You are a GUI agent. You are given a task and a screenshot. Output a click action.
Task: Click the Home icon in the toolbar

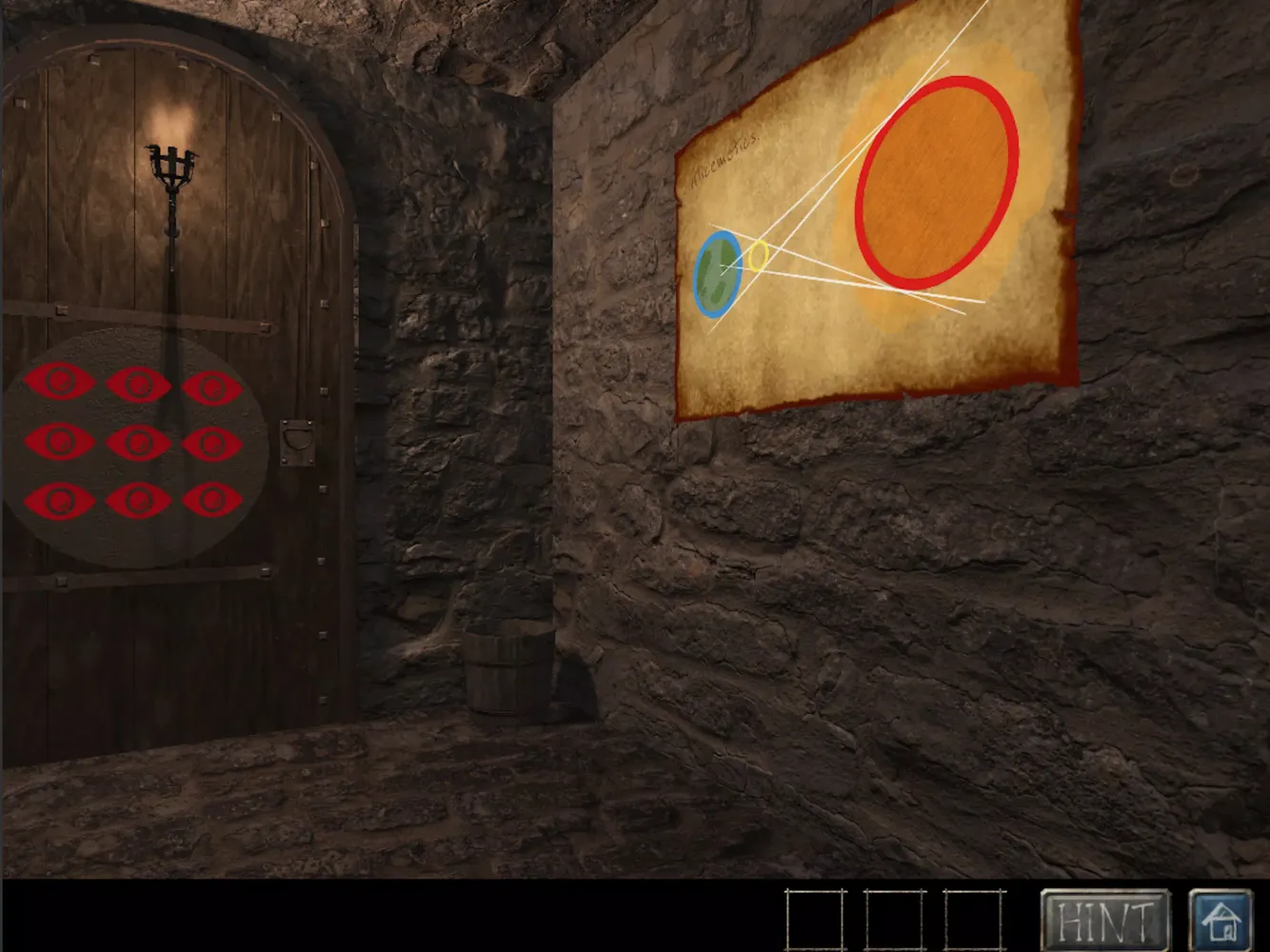click(1220, 920)
